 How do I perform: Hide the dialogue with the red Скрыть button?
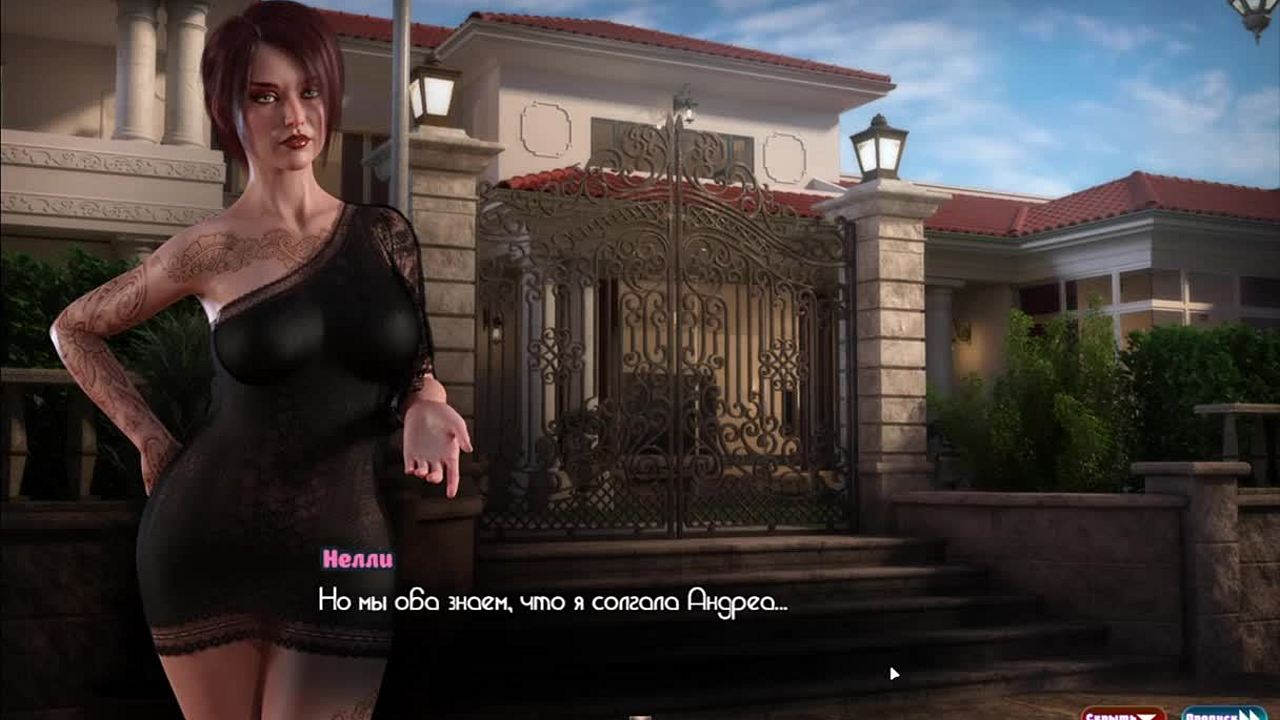1122,714
